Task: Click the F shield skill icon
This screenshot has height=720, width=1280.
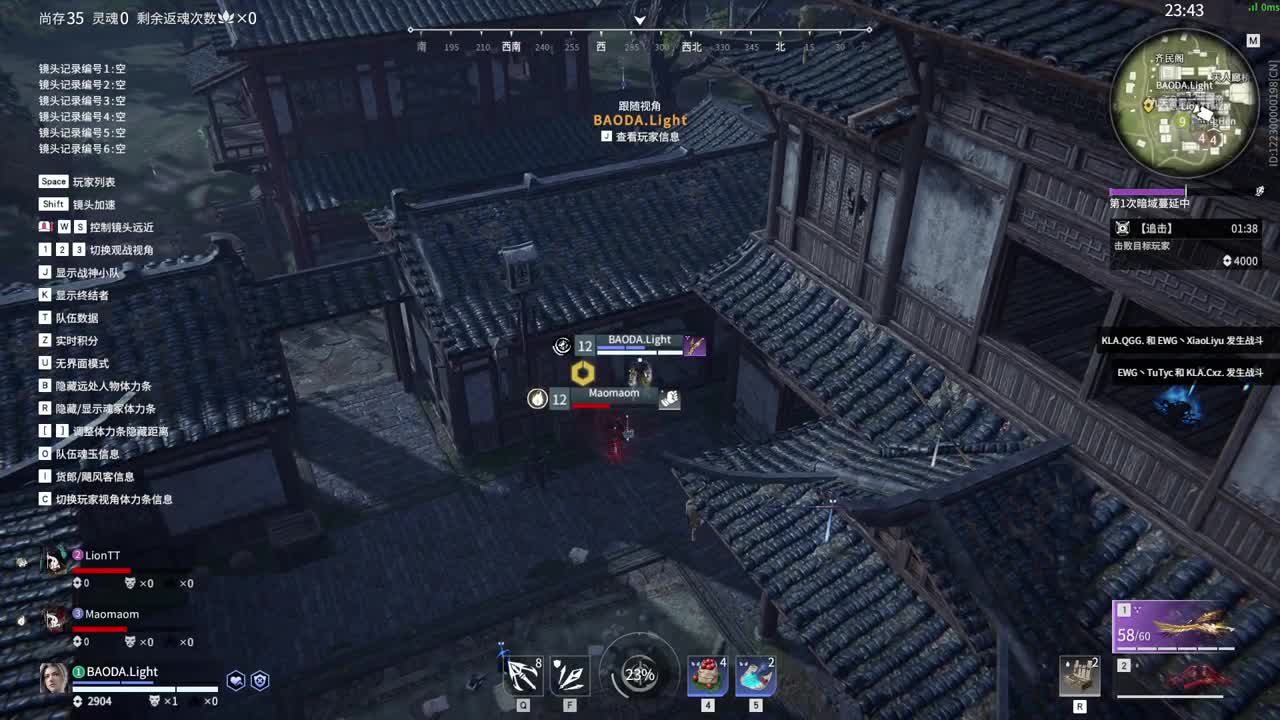Action: [x=569, y=675]
